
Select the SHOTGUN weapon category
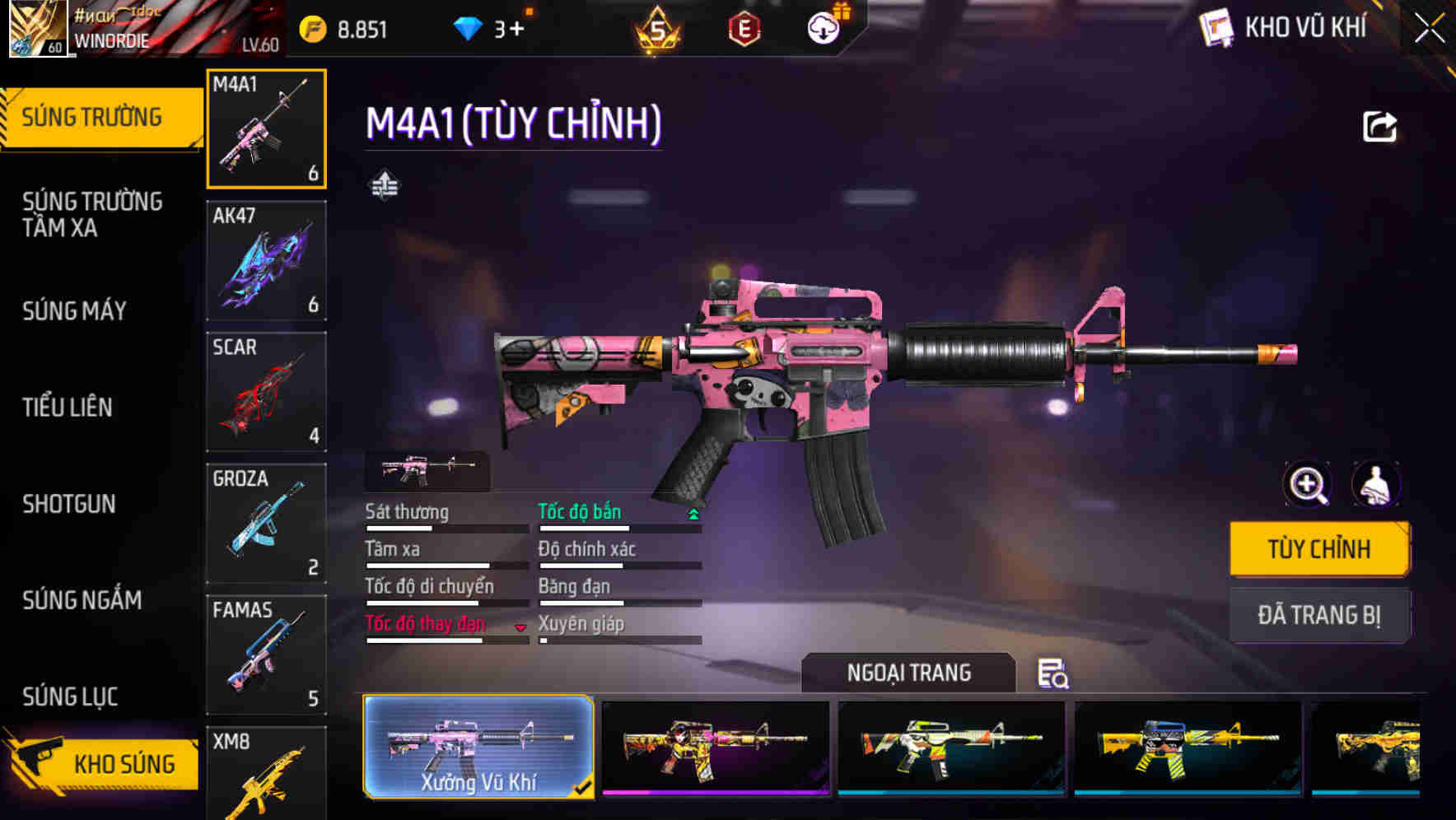point(69,504)
